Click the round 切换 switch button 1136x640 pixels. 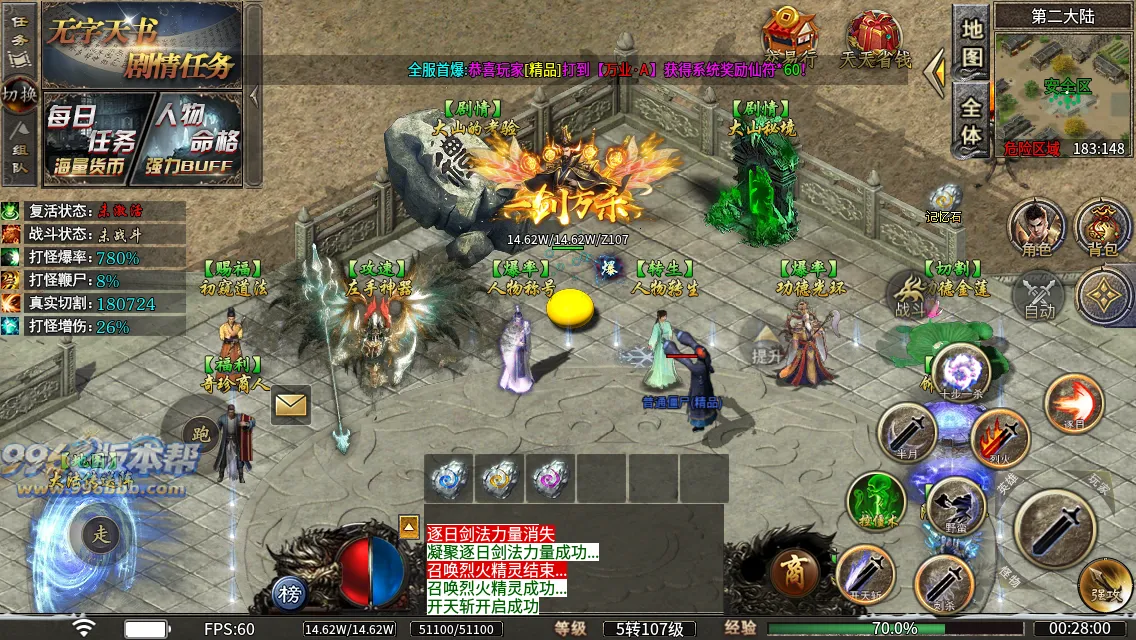[x=19, y=94]
